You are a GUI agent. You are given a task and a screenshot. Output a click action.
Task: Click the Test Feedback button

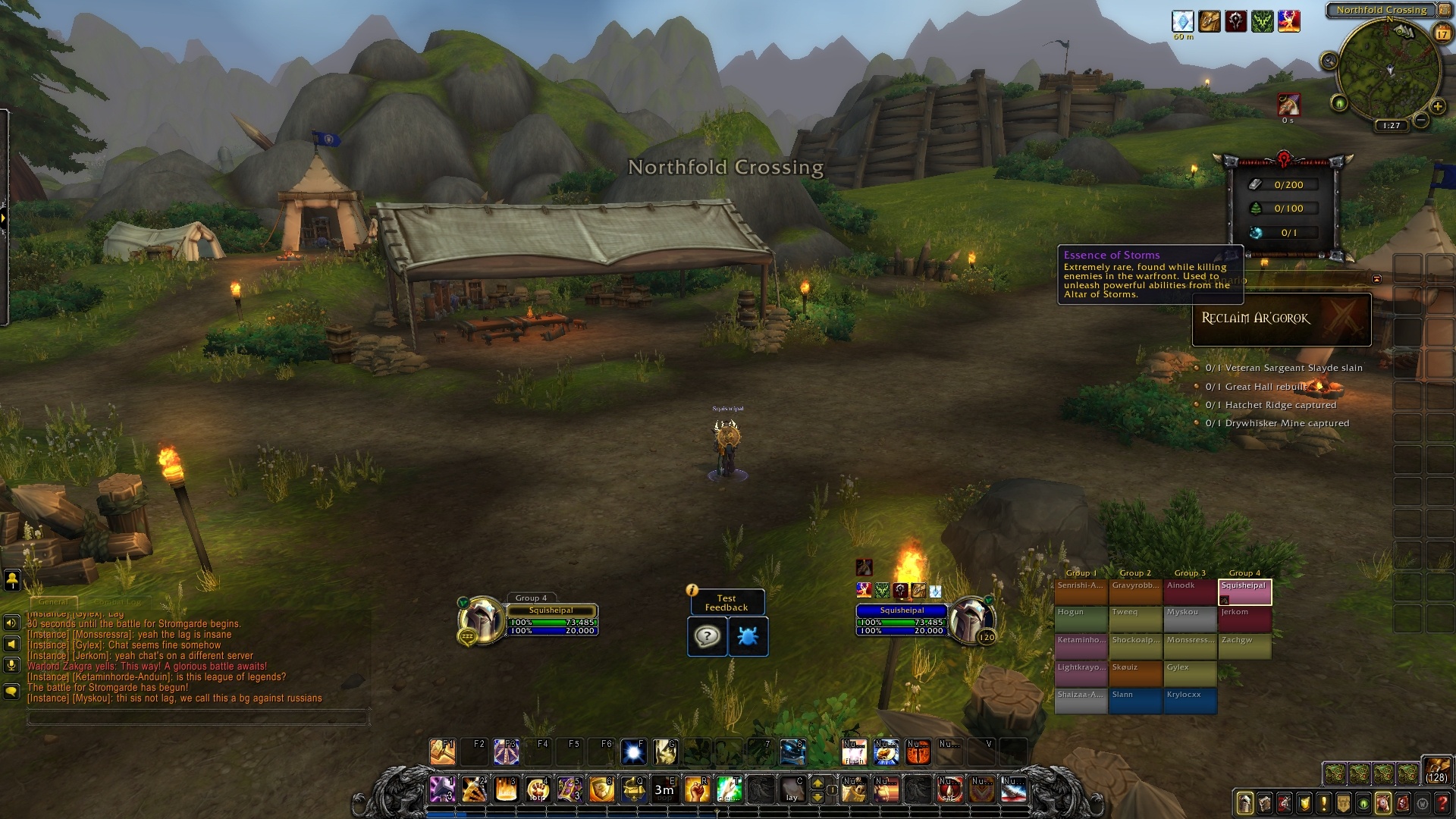[726, 601]
